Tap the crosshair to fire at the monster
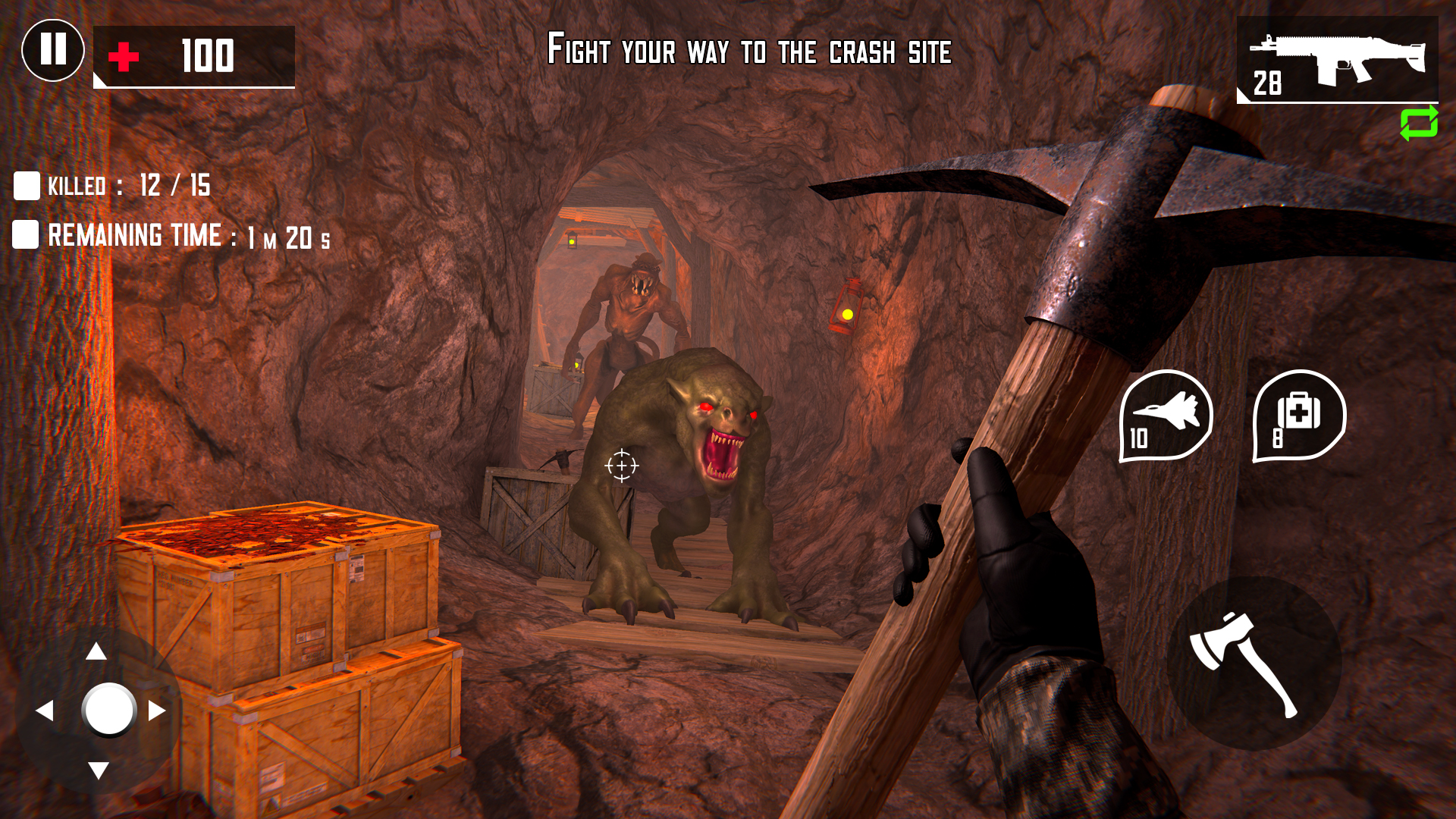1456x819 pixels. tap(622, 466)
